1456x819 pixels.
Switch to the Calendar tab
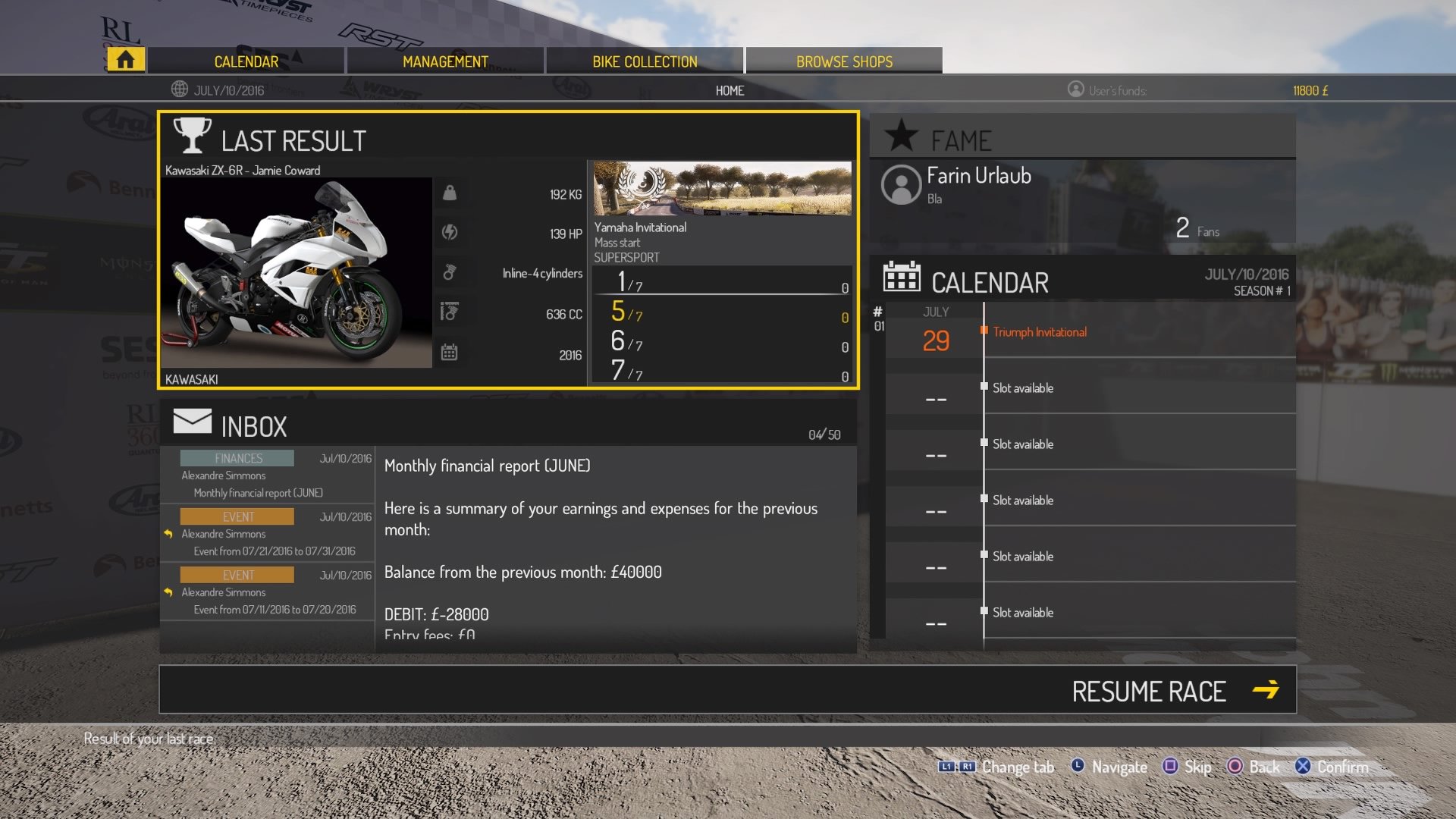[x=246, y=61]
